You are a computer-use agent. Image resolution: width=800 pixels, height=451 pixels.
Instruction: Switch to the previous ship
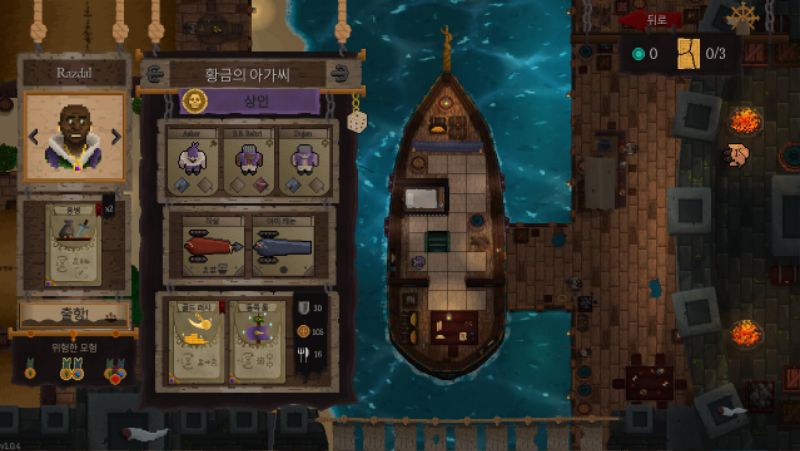[154, 74]
